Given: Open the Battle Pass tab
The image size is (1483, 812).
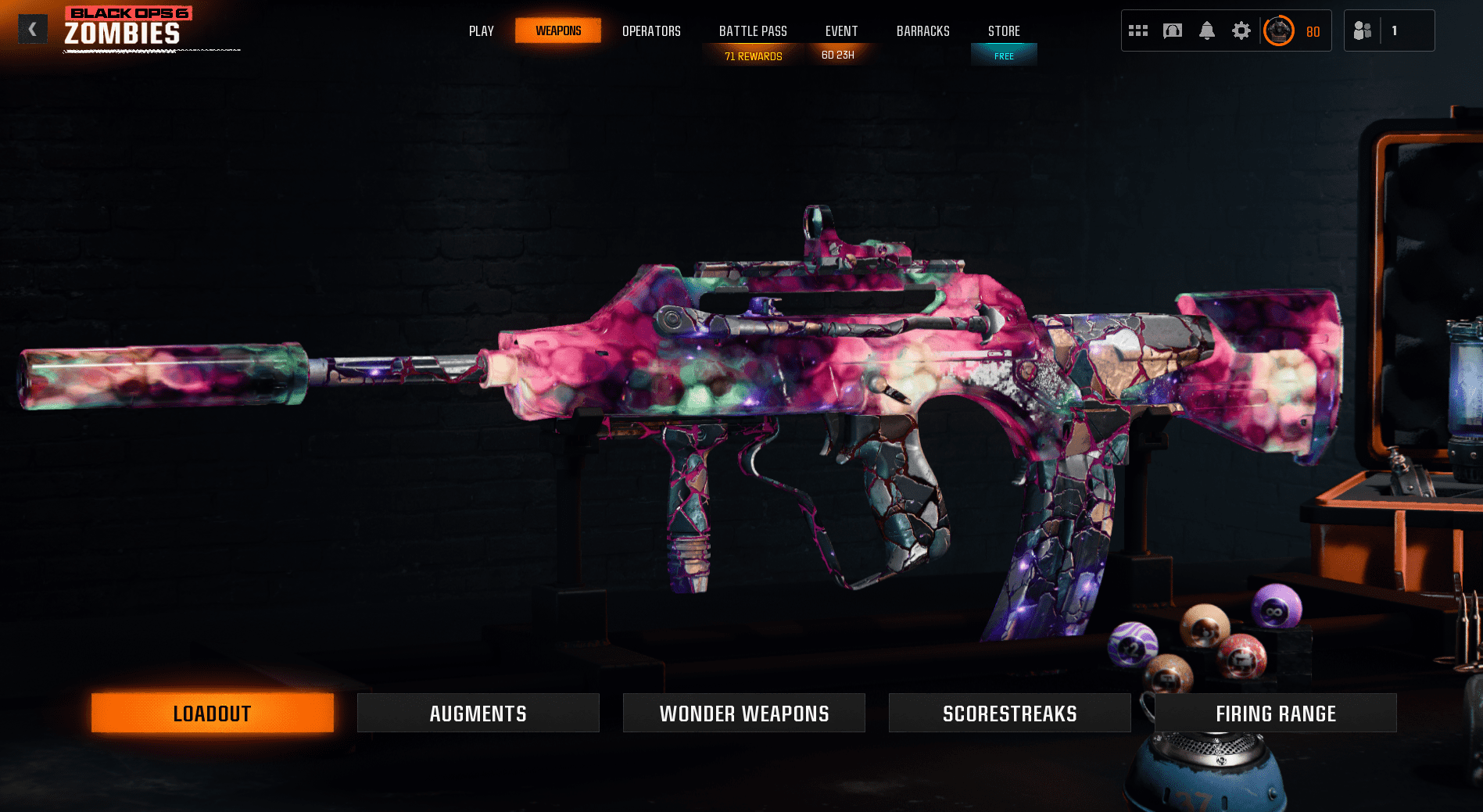Looking at the screenshot, I should (x=753, y=31).
